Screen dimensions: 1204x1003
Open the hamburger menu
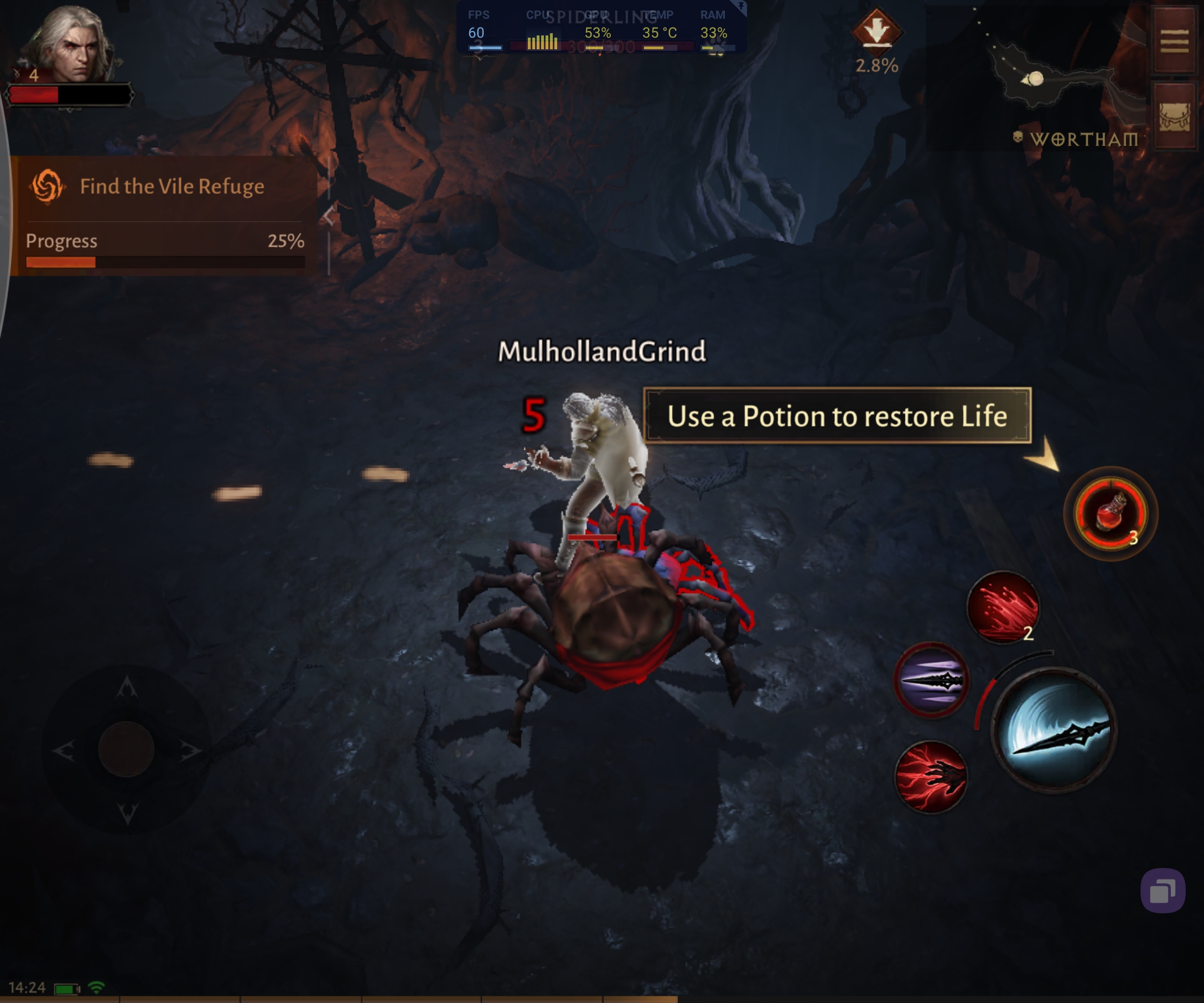1174,40
